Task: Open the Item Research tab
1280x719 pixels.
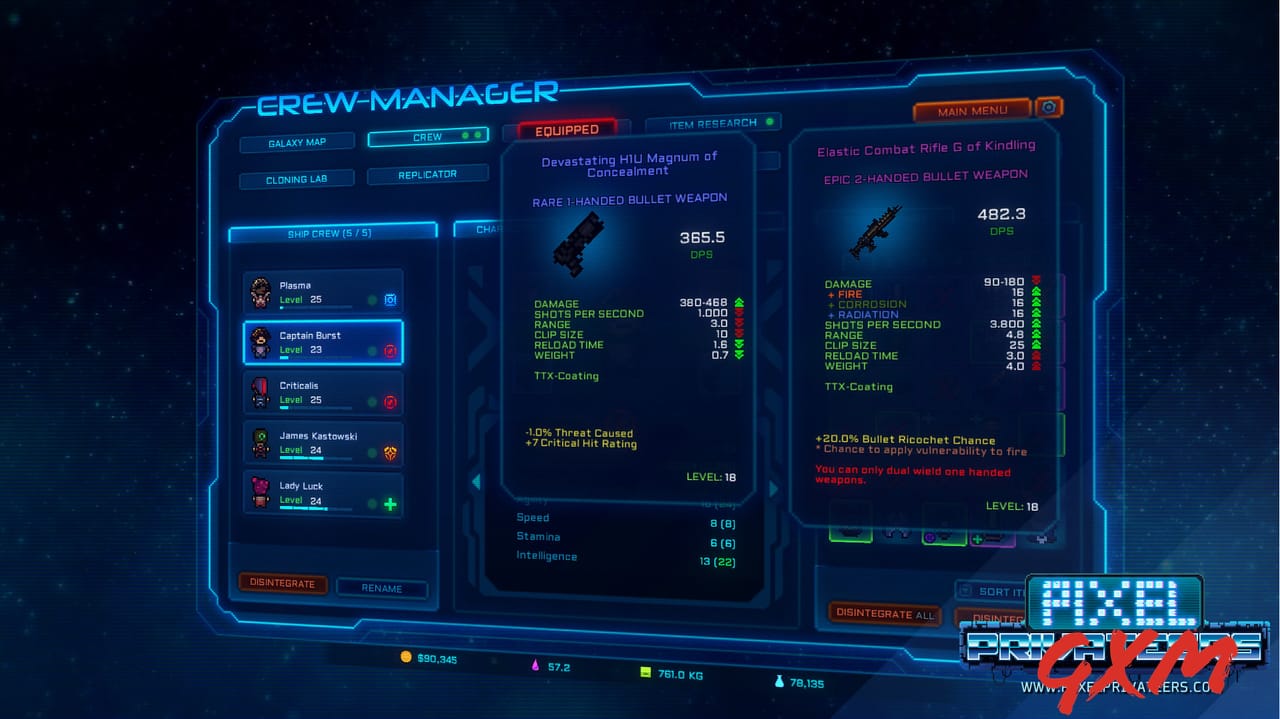Action: [713, 123]
